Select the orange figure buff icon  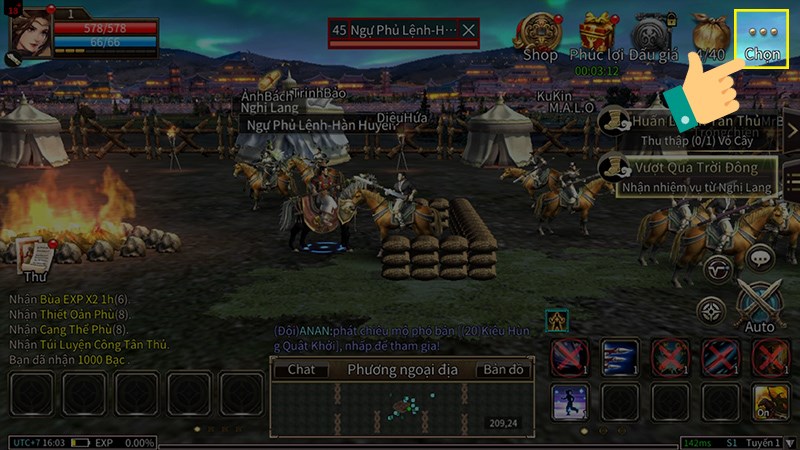pyautogui.click(x=557, y=321)
